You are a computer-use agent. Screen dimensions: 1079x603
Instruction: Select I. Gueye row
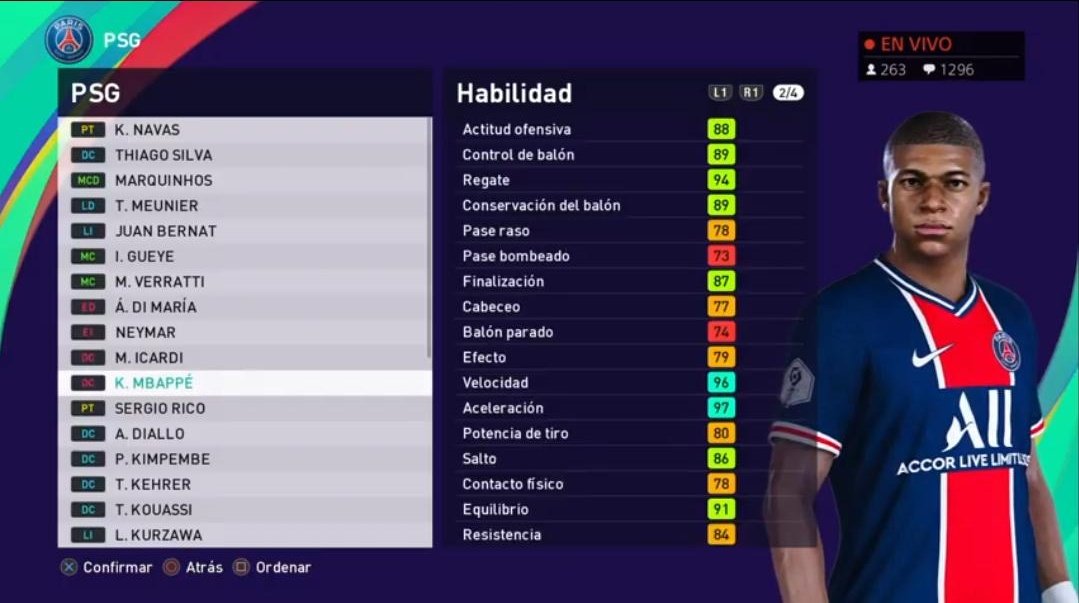(x=245, y=257)
